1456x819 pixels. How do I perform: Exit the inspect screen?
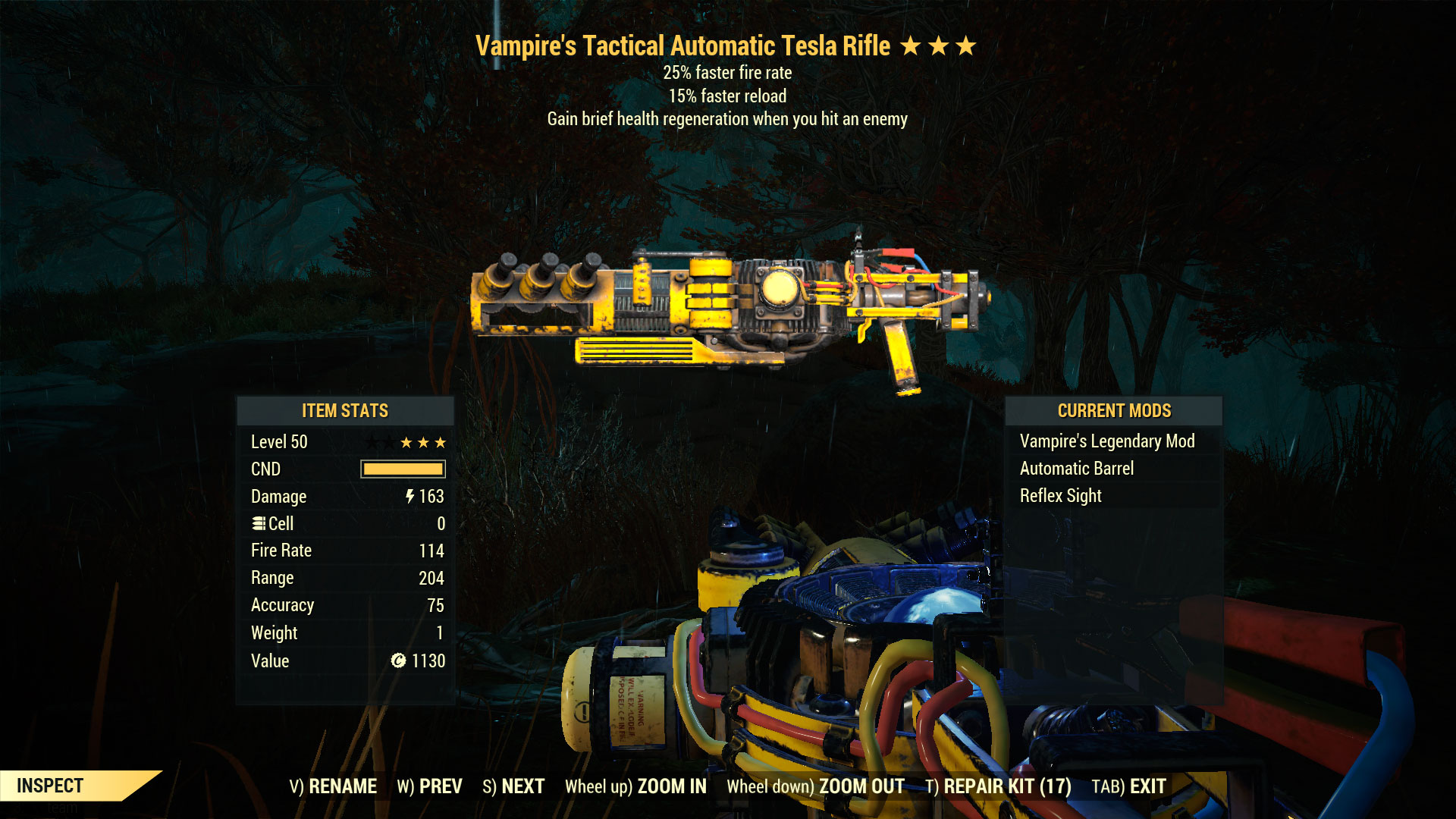pyautogui.click(x=1128, y=786)
